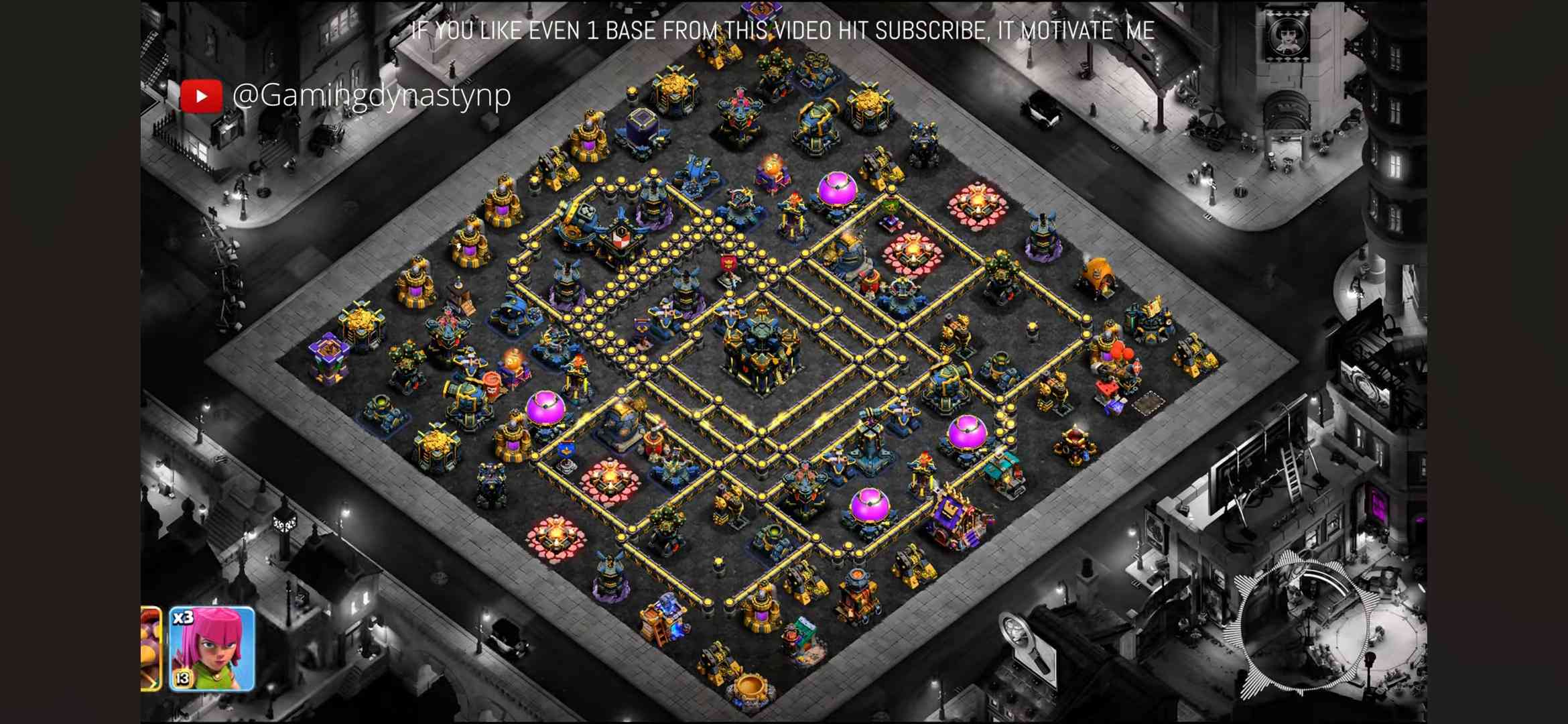Screen dimensions: 1568x724
Task: Click the @Gamingdynastynp channel handle text
Action: [372, 95]
